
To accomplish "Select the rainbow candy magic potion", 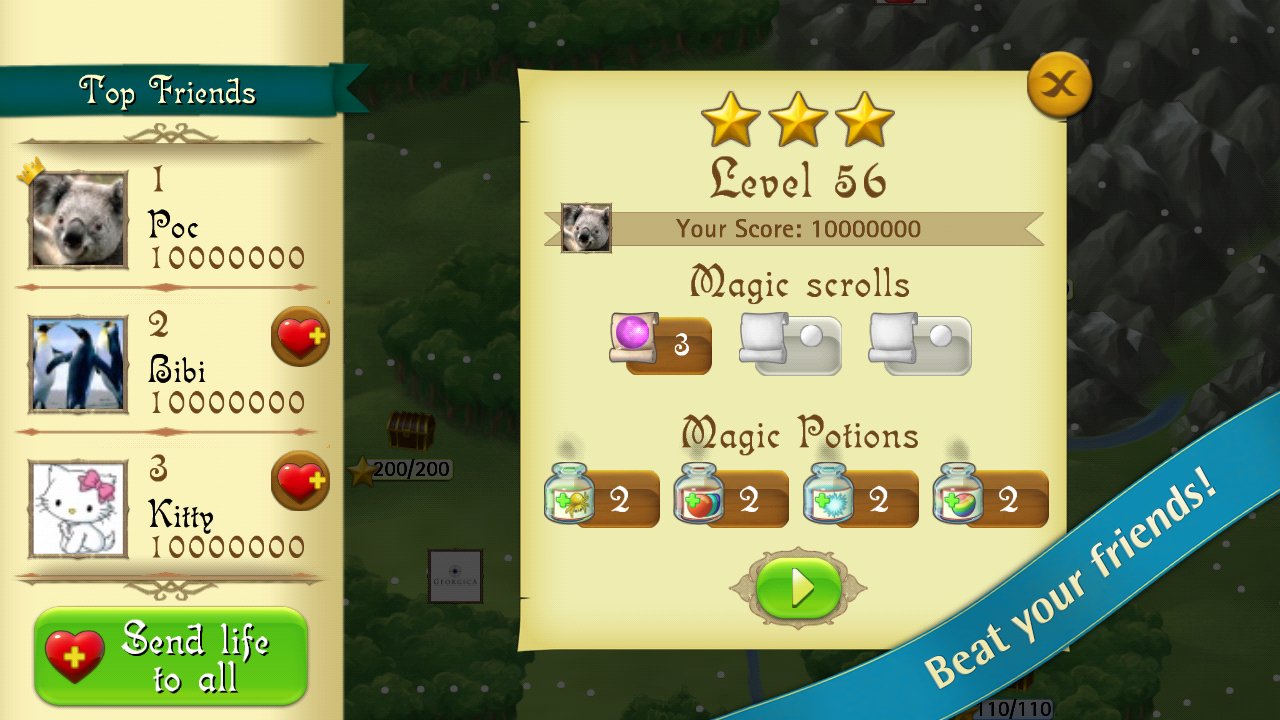I will [x=958, y=494].
